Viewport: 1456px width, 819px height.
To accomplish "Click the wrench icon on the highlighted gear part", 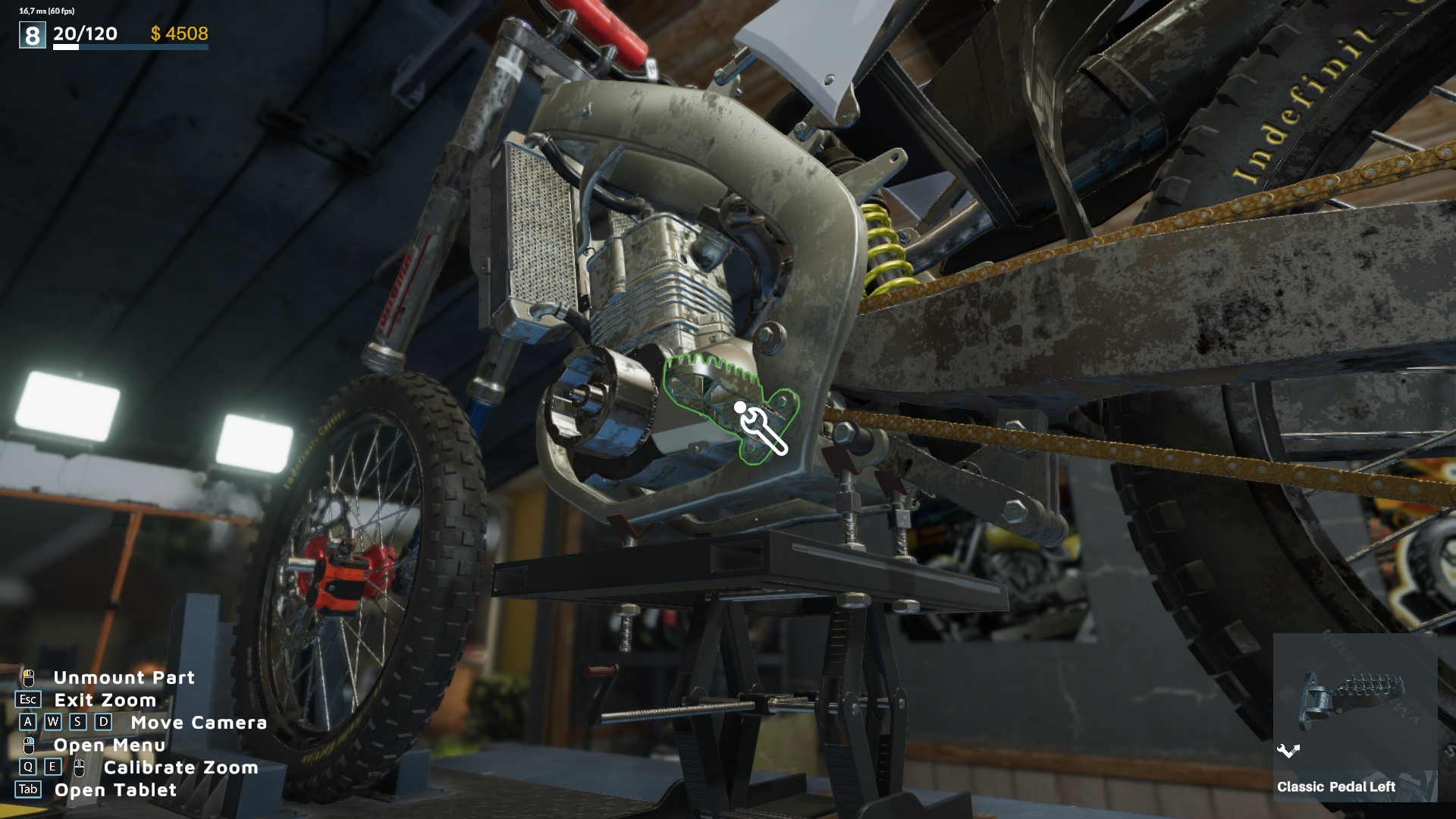I will coord(762,431).
